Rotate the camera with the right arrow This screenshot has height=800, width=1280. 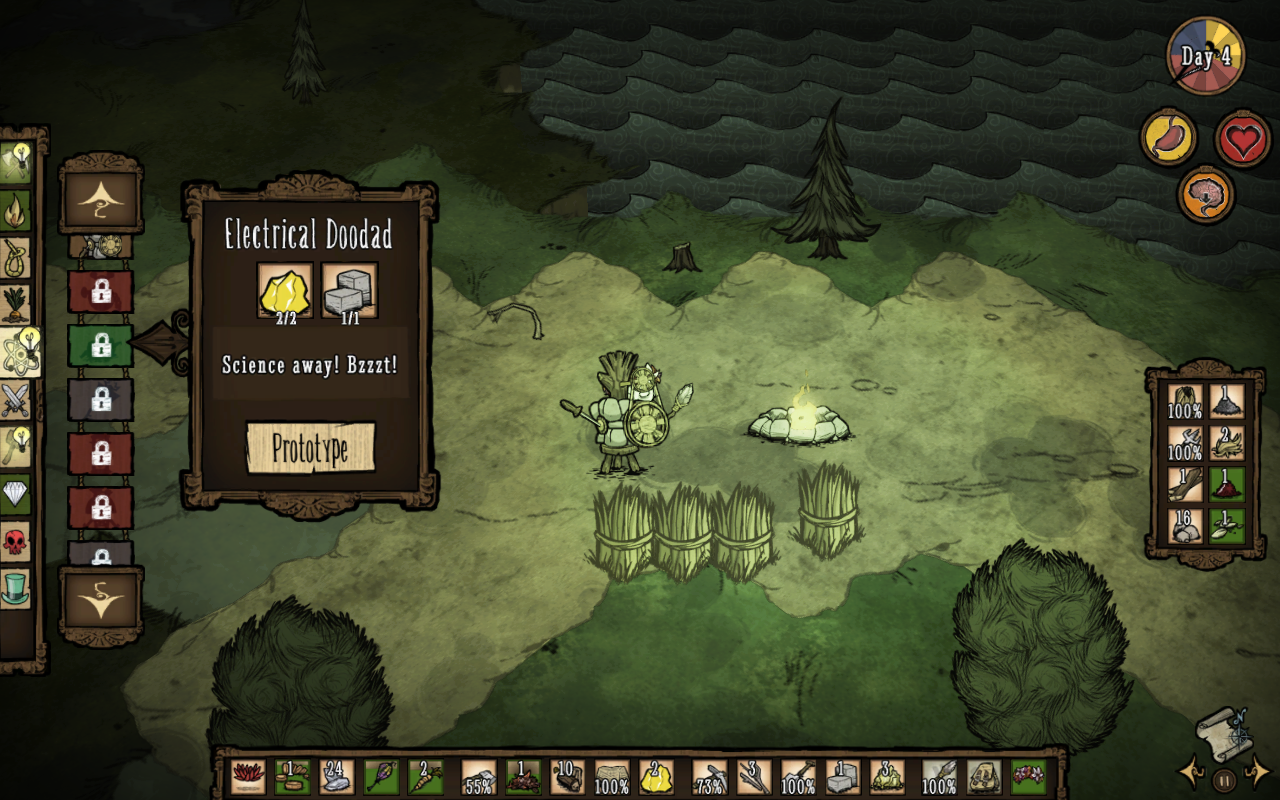click(x=1256, y=773)
